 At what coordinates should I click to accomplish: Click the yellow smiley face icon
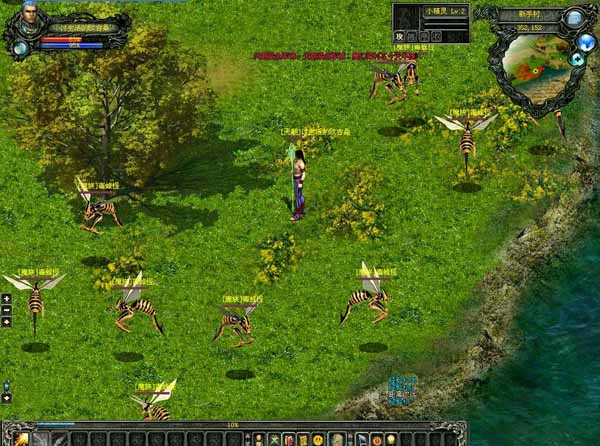(x=318, y=439)
